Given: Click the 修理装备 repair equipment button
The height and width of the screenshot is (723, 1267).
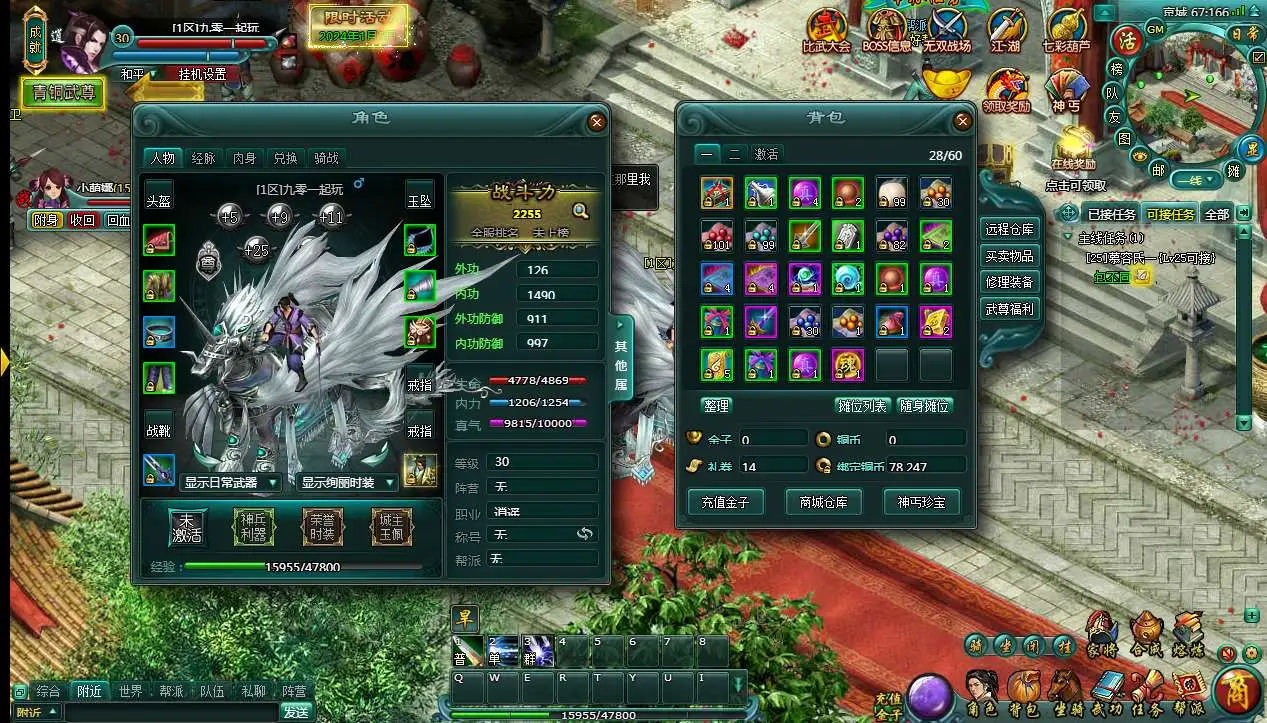Looking at the screenshot, I should [1009, 282].
